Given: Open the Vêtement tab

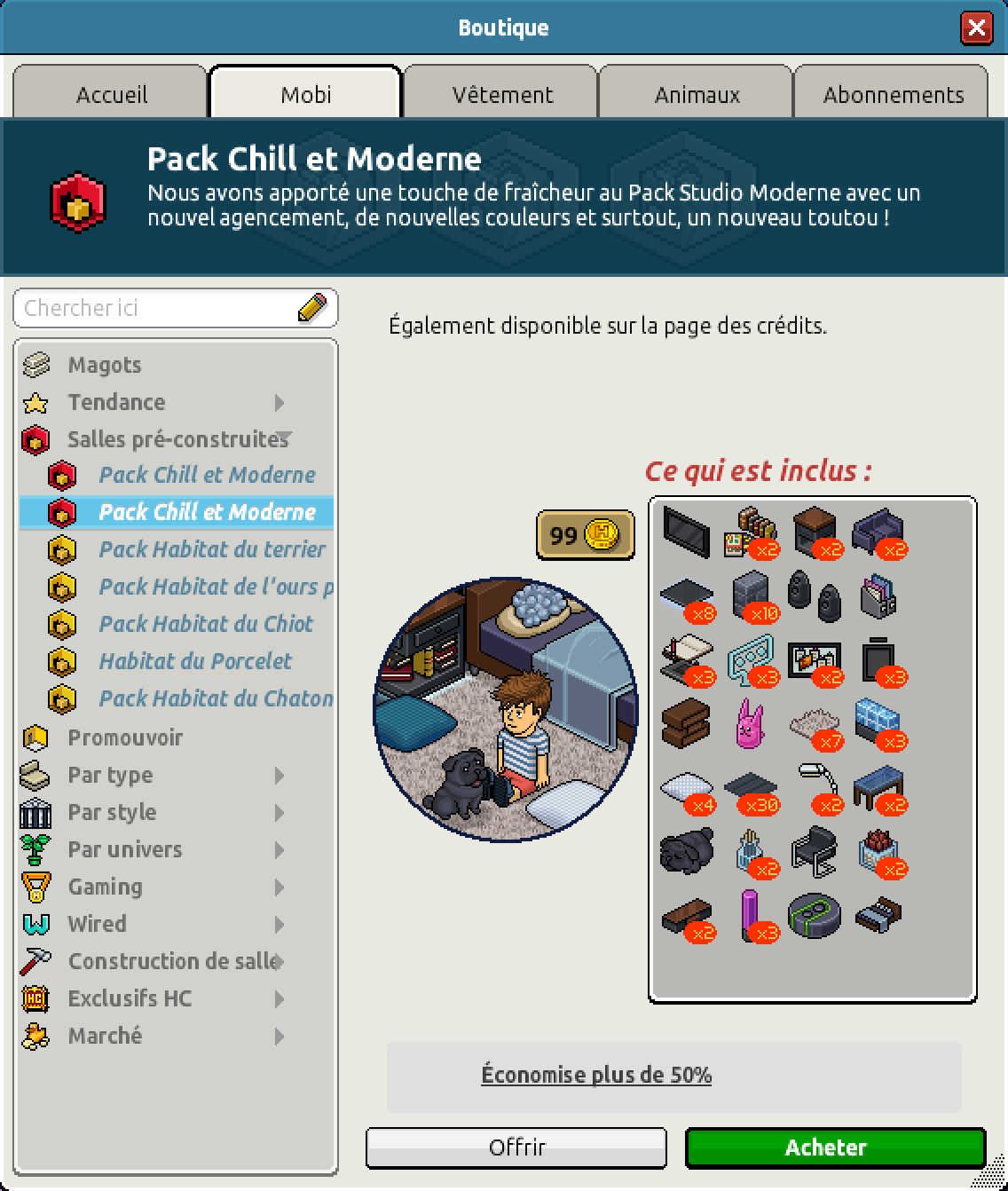Looking at the screenshot, I should [x=502, y=94].
